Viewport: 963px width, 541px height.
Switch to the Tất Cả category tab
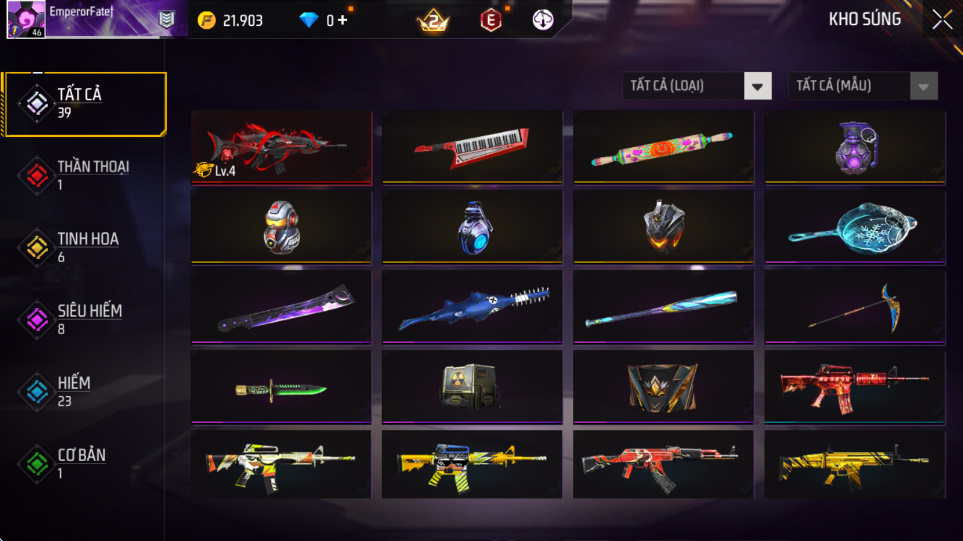click(84, 103)
